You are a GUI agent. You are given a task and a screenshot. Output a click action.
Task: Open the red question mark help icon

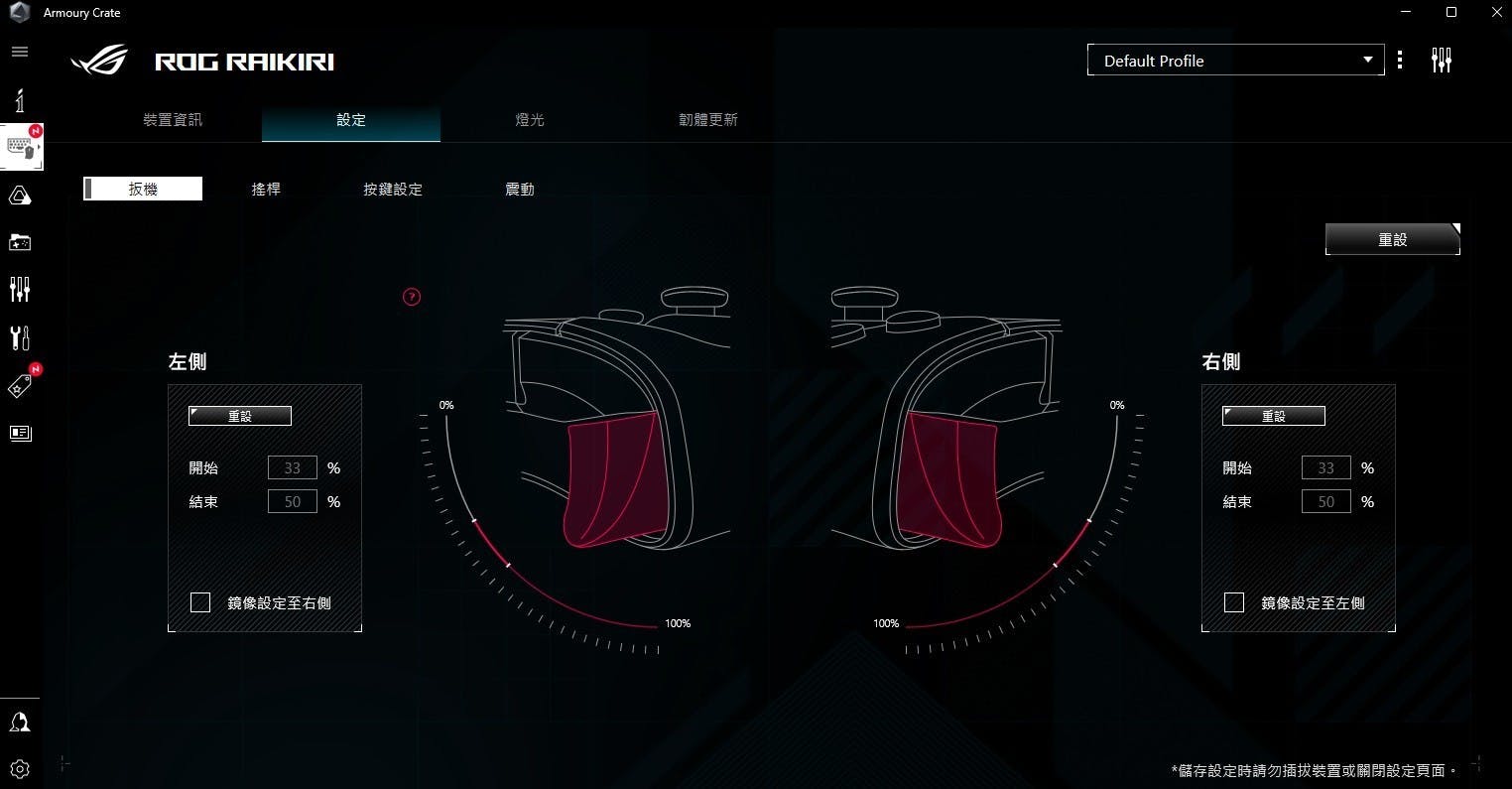click(412, 297)
